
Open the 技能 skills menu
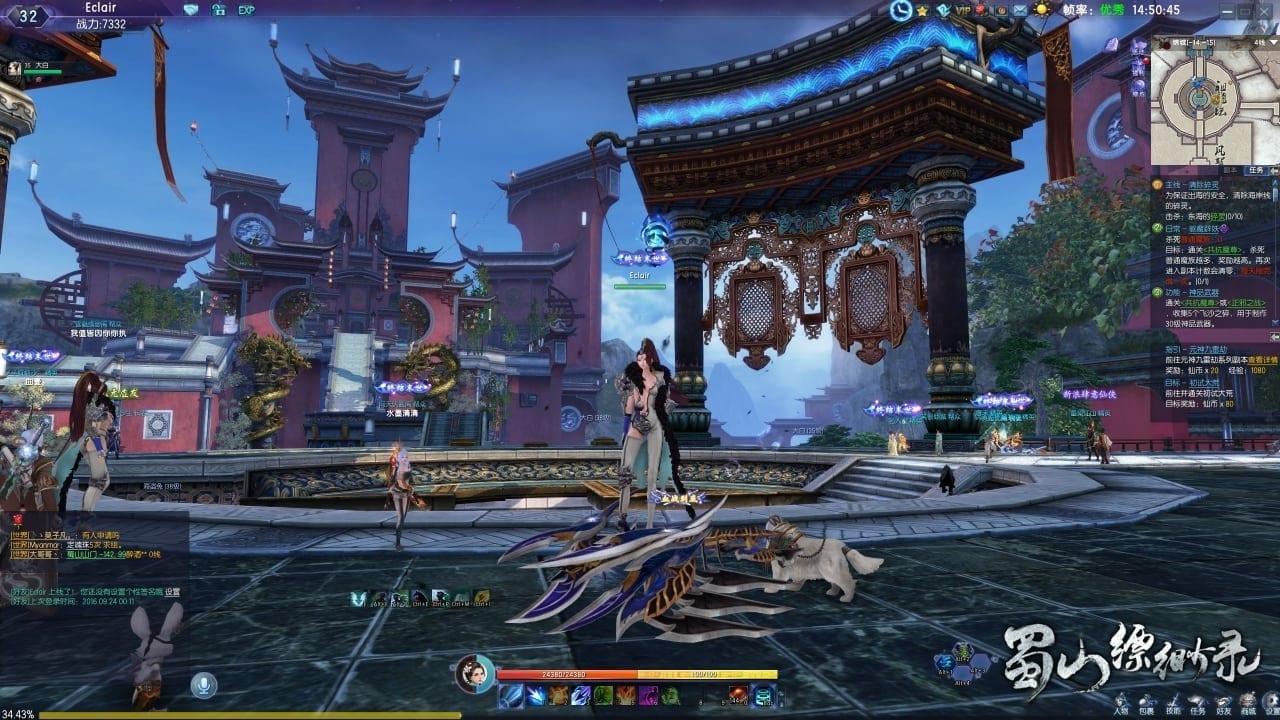coord(1173,704)
